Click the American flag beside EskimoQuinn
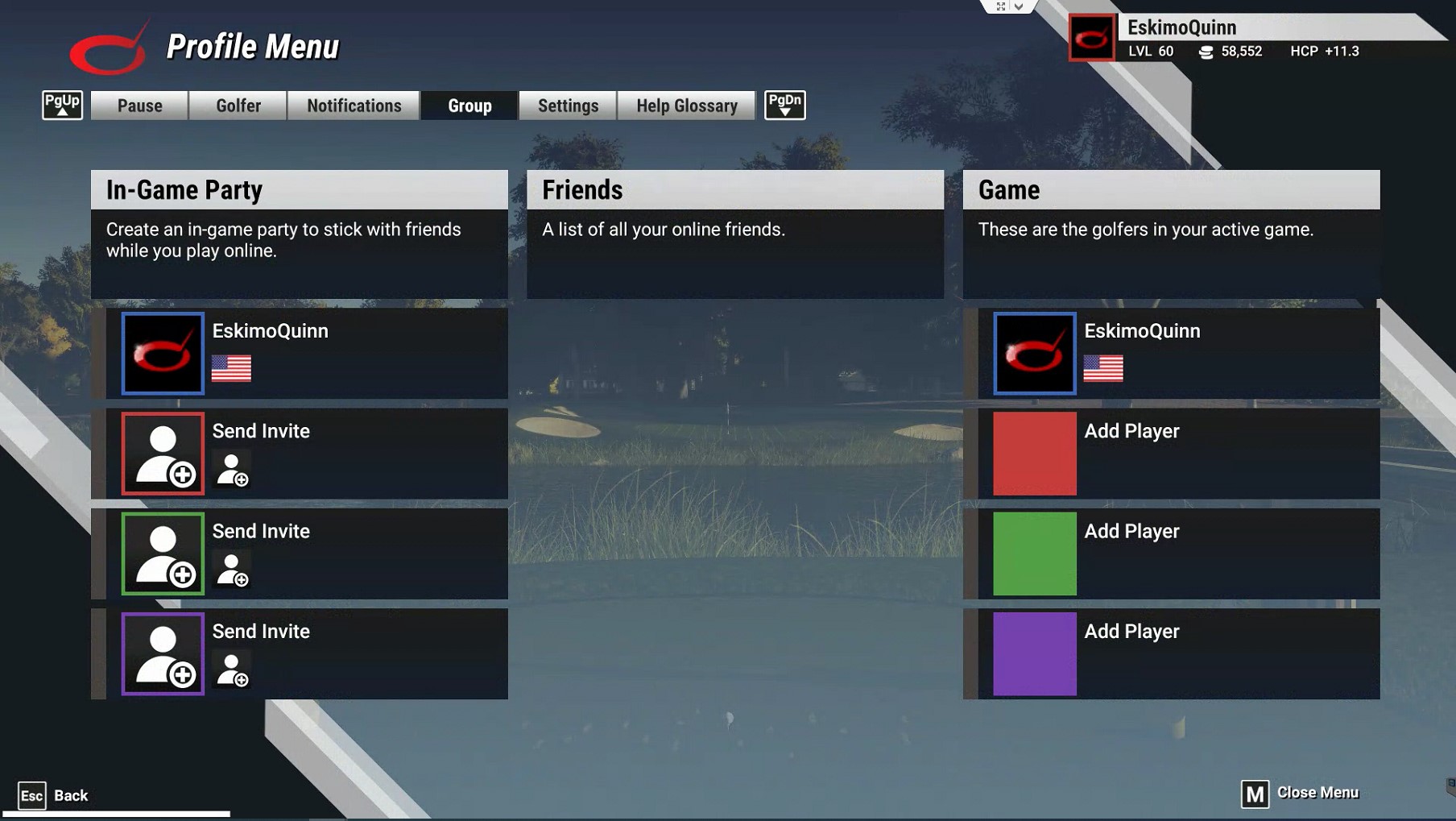This screenshot has width=1456, height=821. [x=230, y=370]
